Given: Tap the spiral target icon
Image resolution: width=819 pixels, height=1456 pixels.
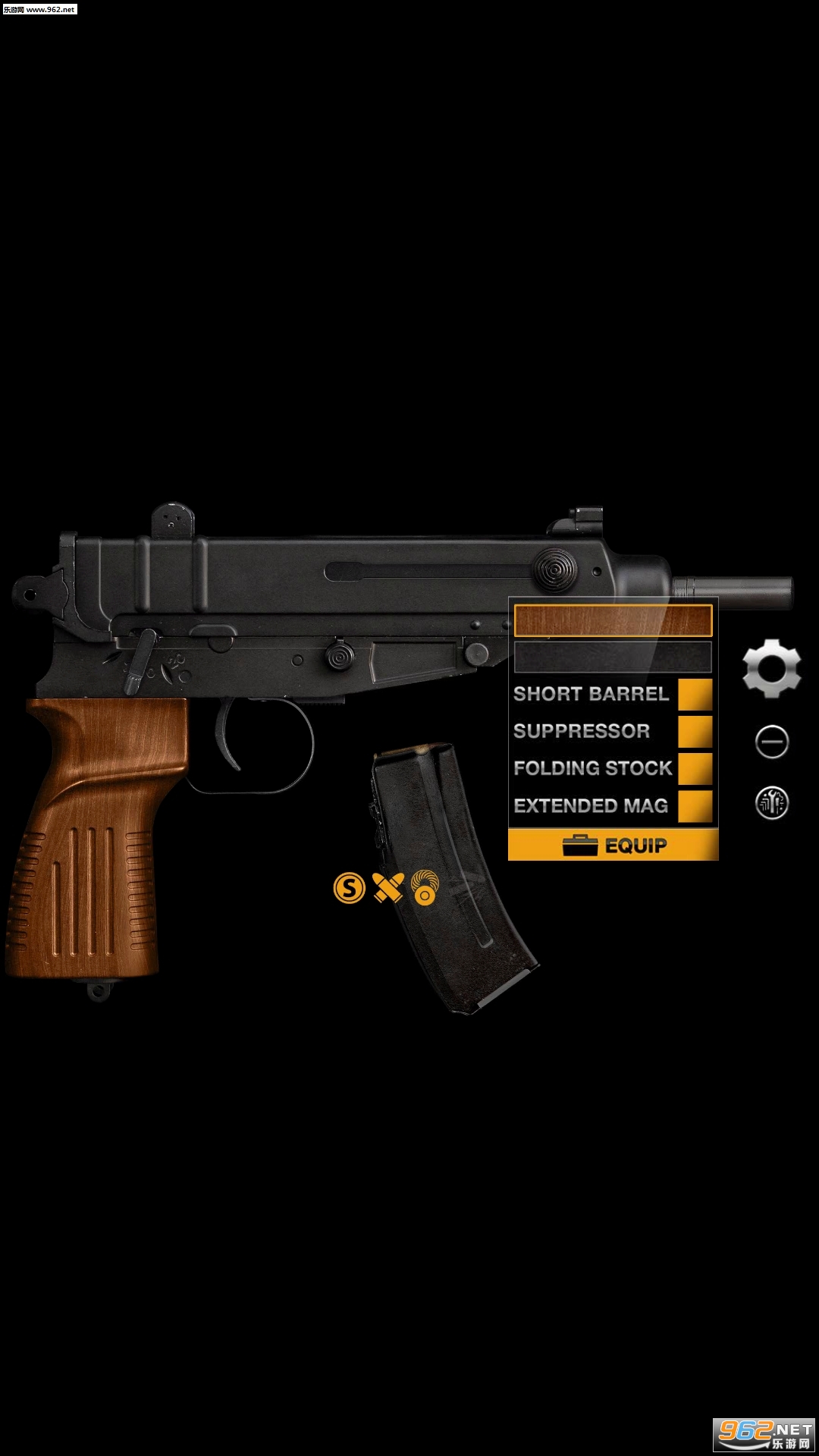Looking at the screenshot, I should pyautogui.click(x=425, y=887).
